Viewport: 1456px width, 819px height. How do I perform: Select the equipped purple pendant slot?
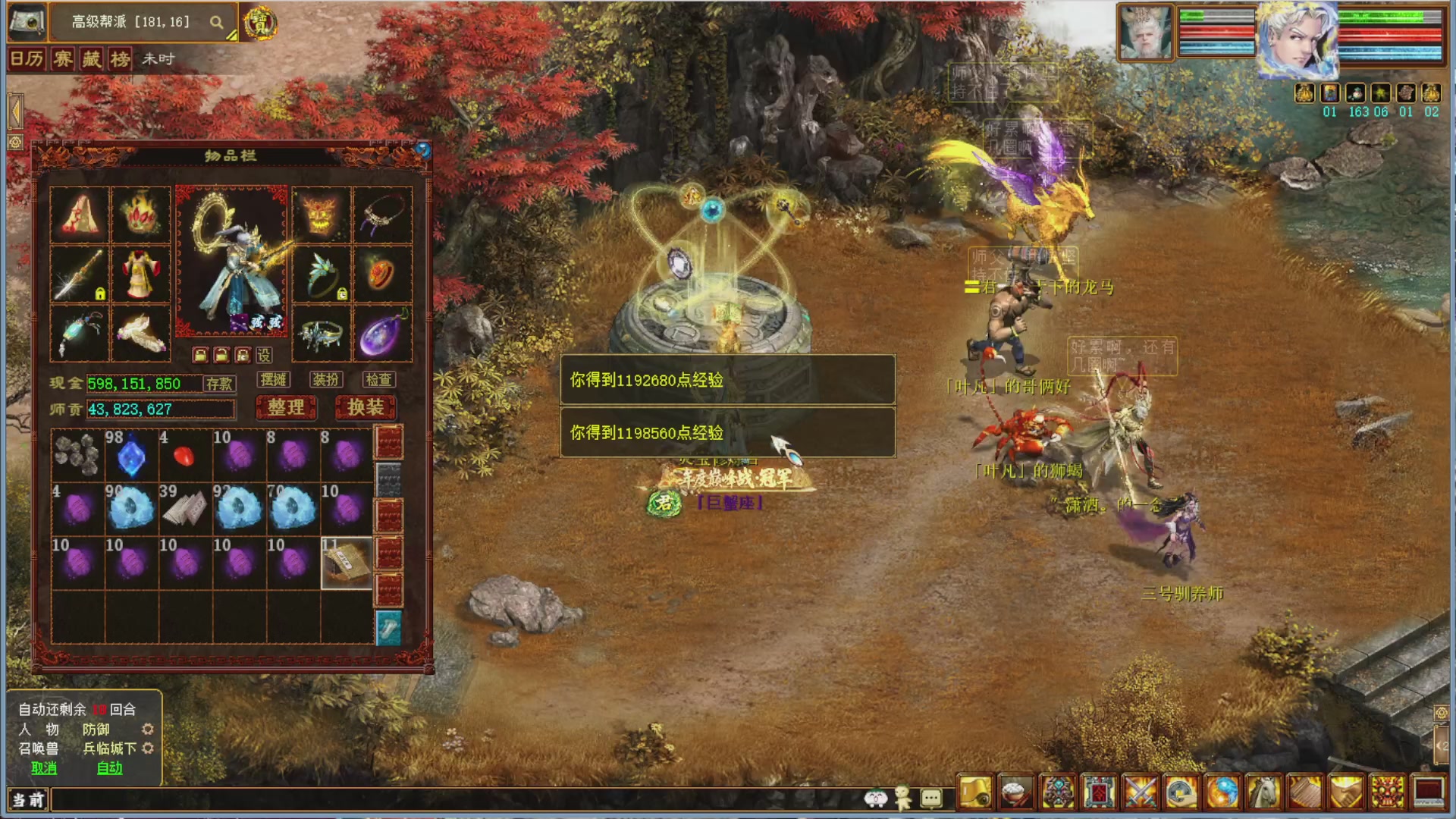[x=382, y=334]
